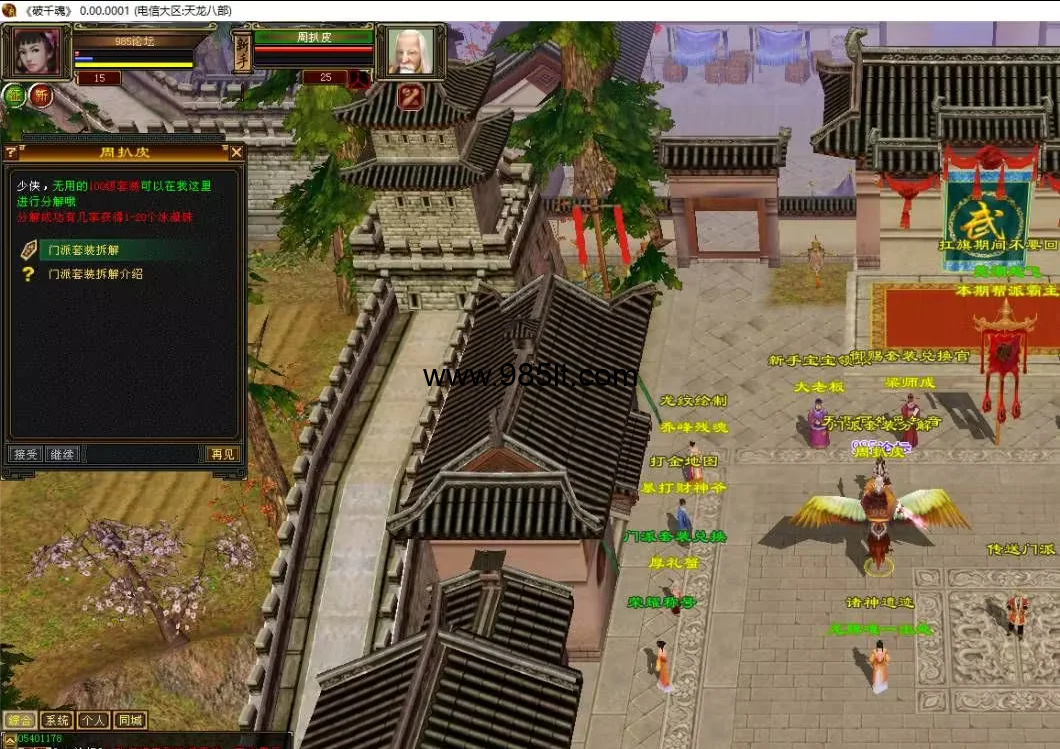
Task: Close the 周扒皮 dialogue window
Action: pyautogui.click(x=237, y=152)
